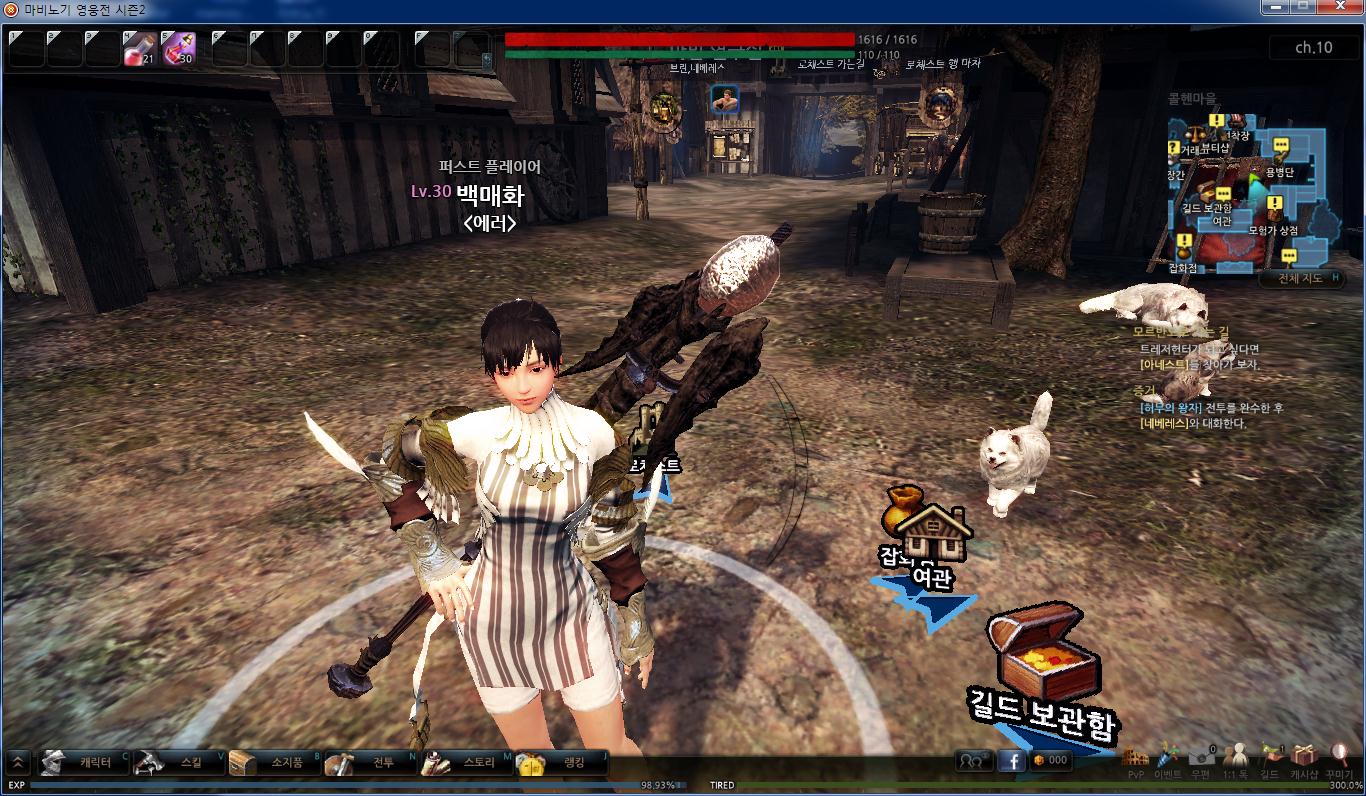Open the 꾸미기 mirror icon
This screenshot has height=796, width=1366.
[x=1339, y=760]
